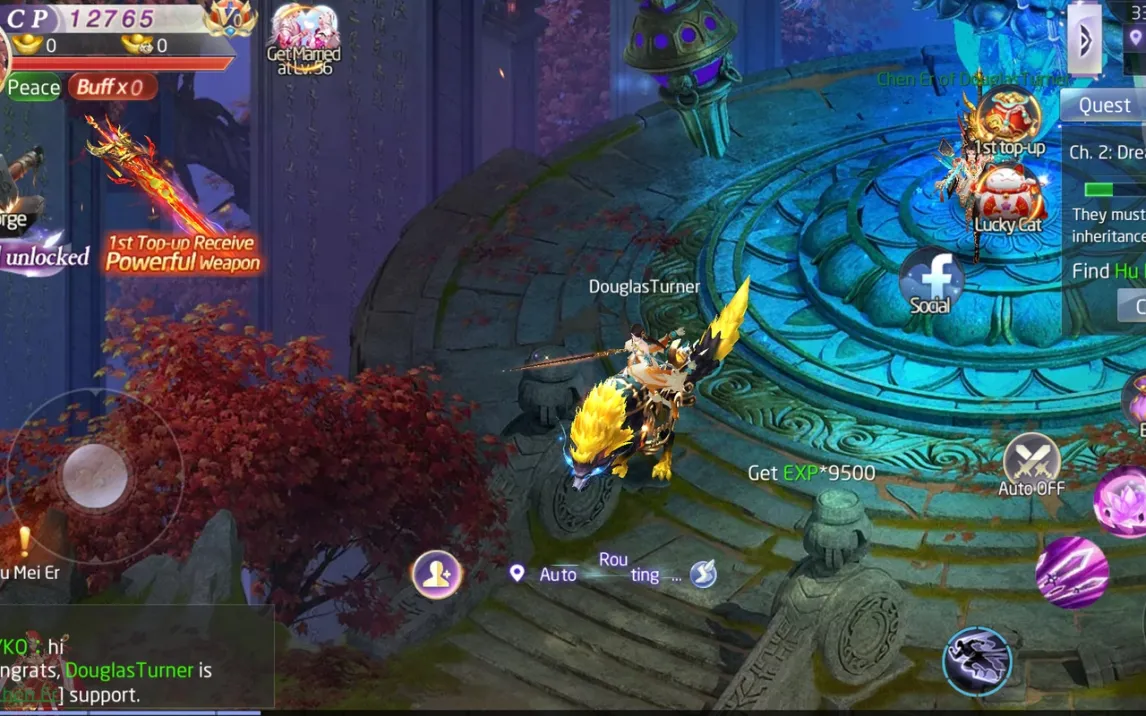Switch to the Quest tab

pos(1103,105)
